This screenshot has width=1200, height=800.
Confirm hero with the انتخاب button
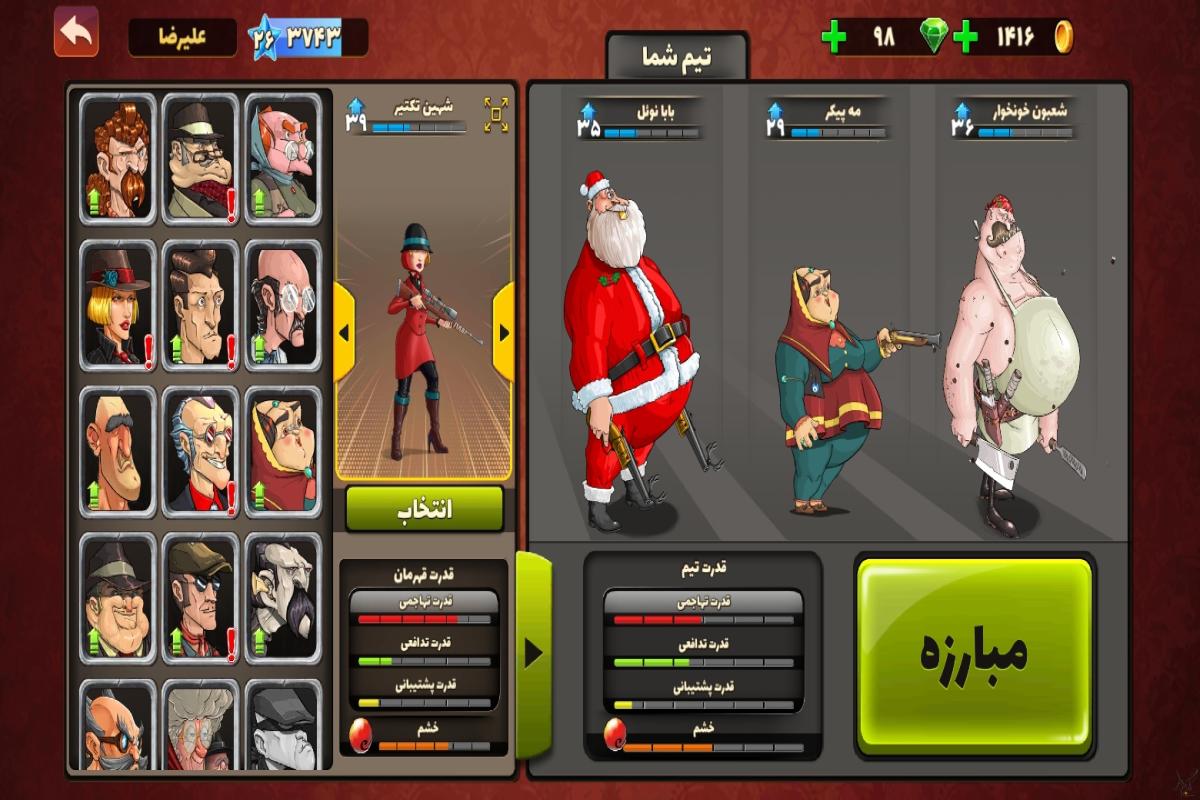(424, 509)
